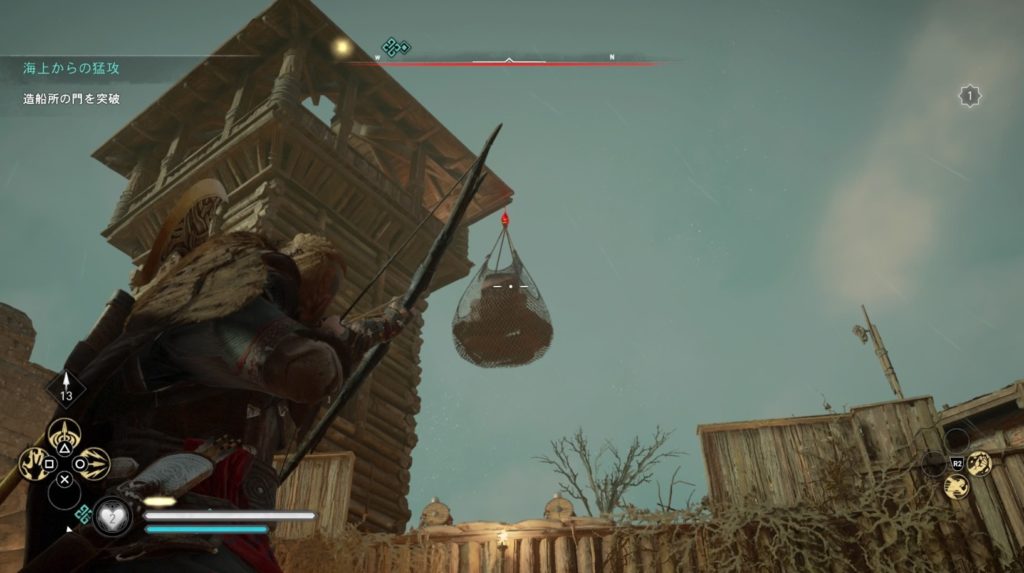Viewport: 1024px width, 573px height.
Task: Select the teal quest marker on compass
Action: [396, 46]
